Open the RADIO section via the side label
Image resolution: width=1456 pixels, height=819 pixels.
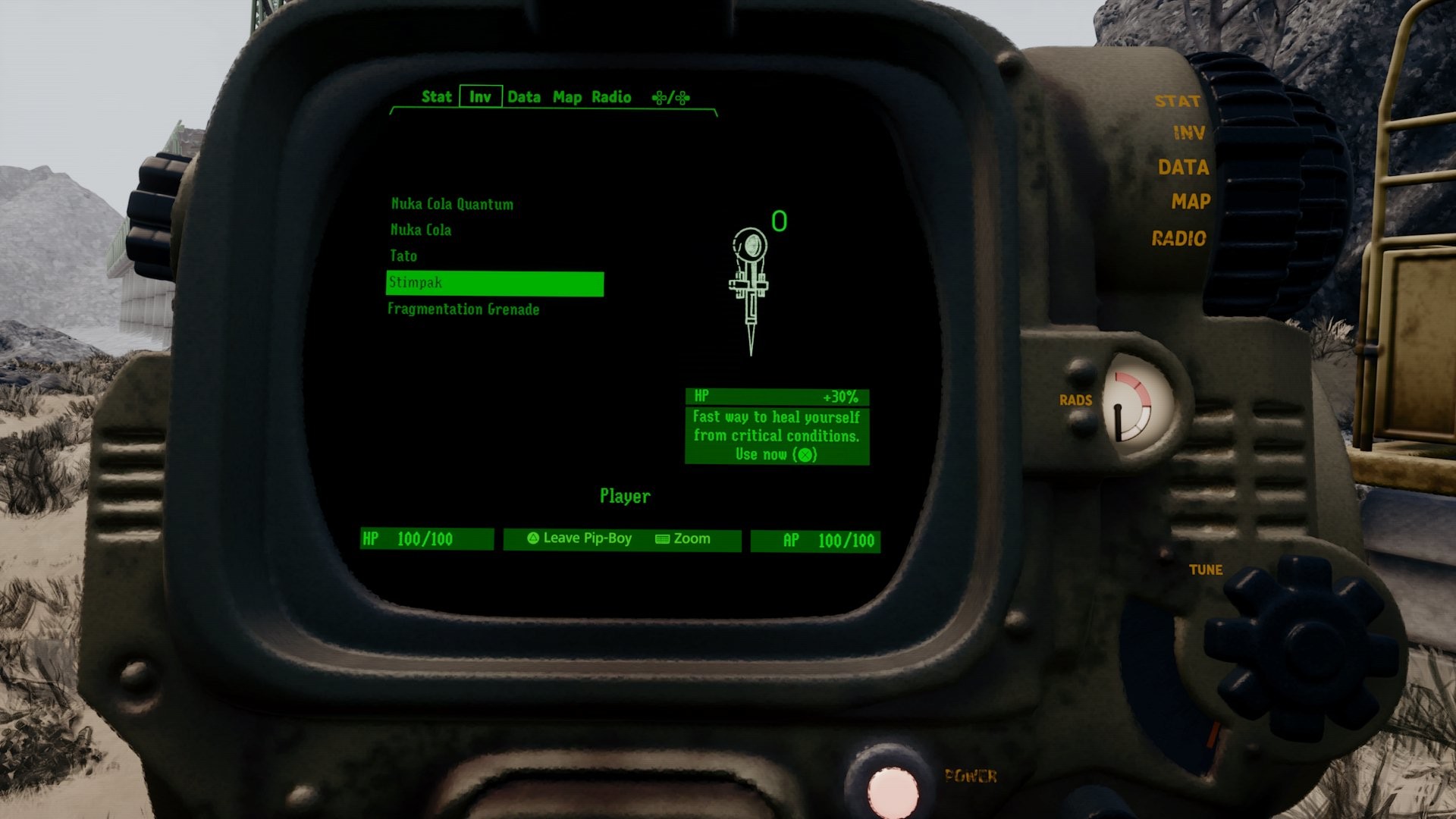click(x=1181, y=237)
